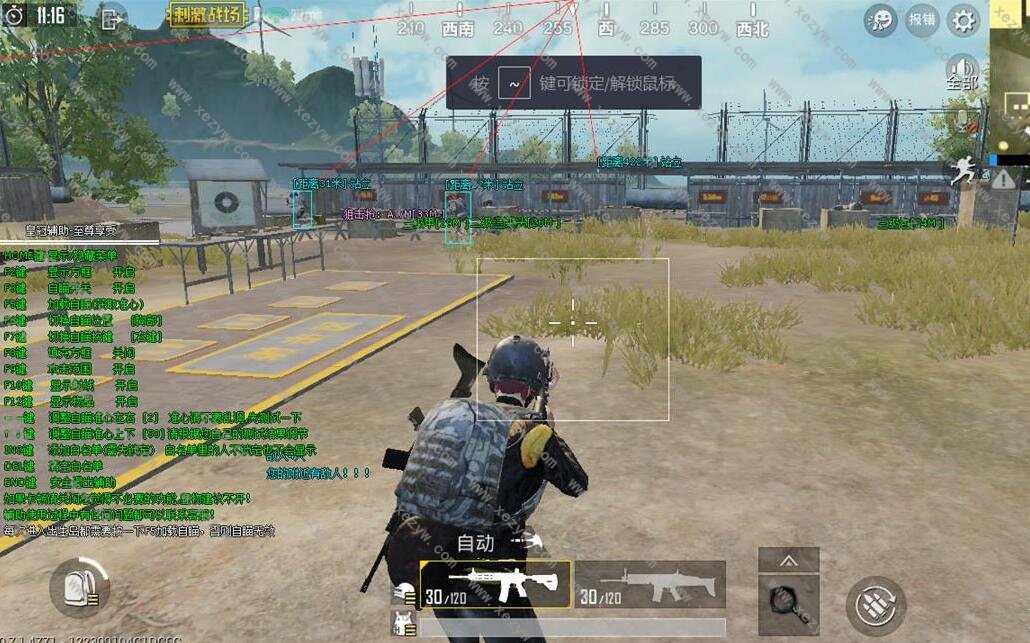Click the warning triangle icon
Screen dimensions: 1030x643
pos(1002,180)
